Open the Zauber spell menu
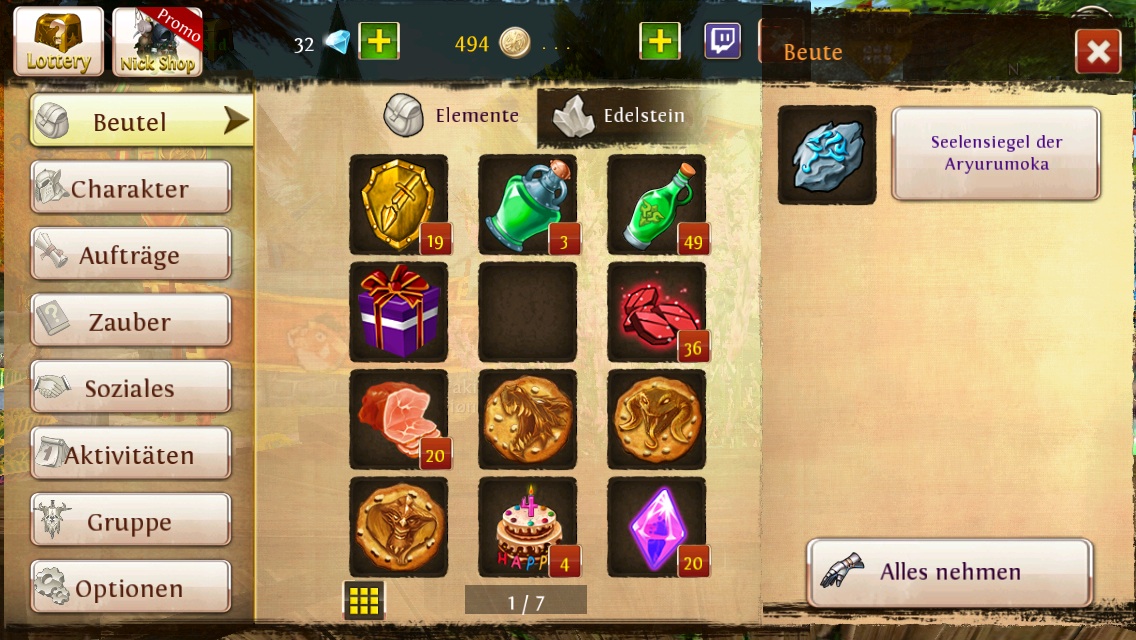 pyautogui.click(x=130, y=321)
